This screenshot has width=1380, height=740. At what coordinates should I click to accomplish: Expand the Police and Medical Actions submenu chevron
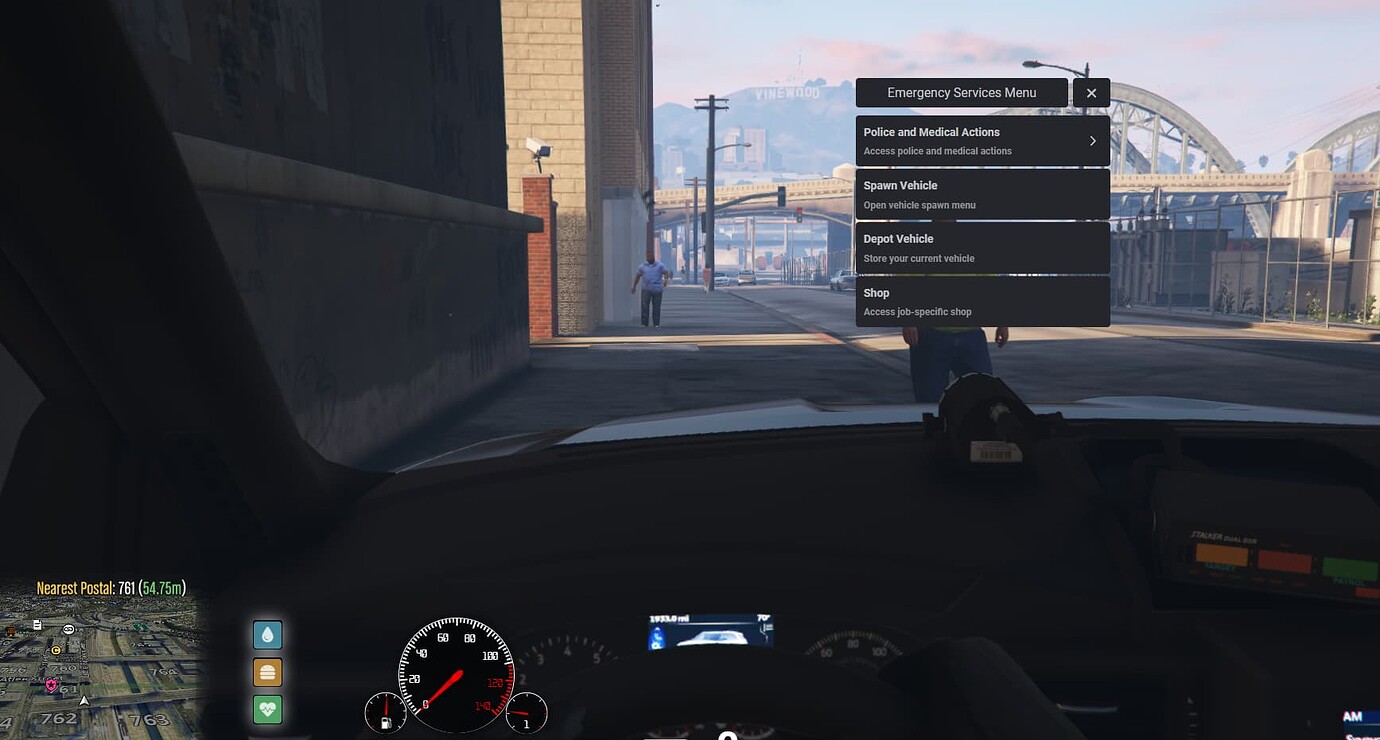coord(1092,141)
